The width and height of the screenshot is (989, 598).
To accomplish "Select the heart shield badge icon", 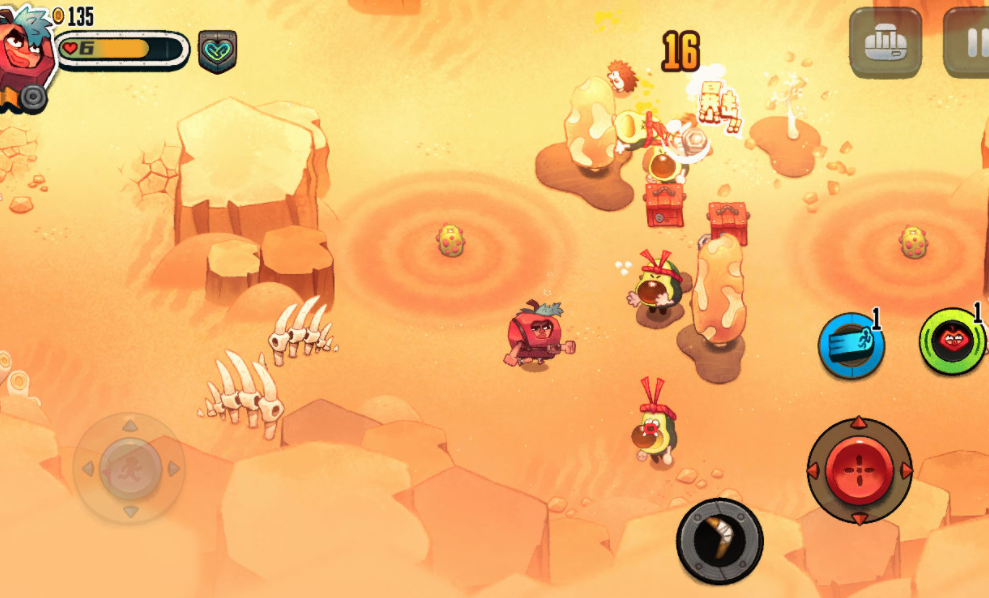I will tap(217, 51).
